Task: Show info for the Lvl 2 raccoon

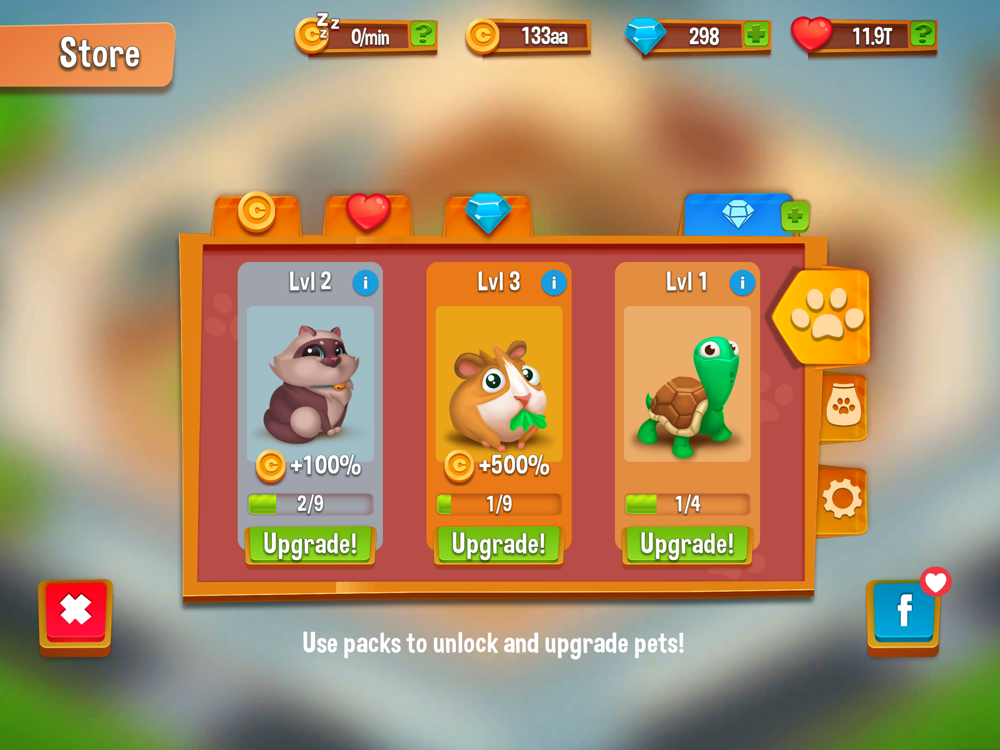Action: point(365,283)
